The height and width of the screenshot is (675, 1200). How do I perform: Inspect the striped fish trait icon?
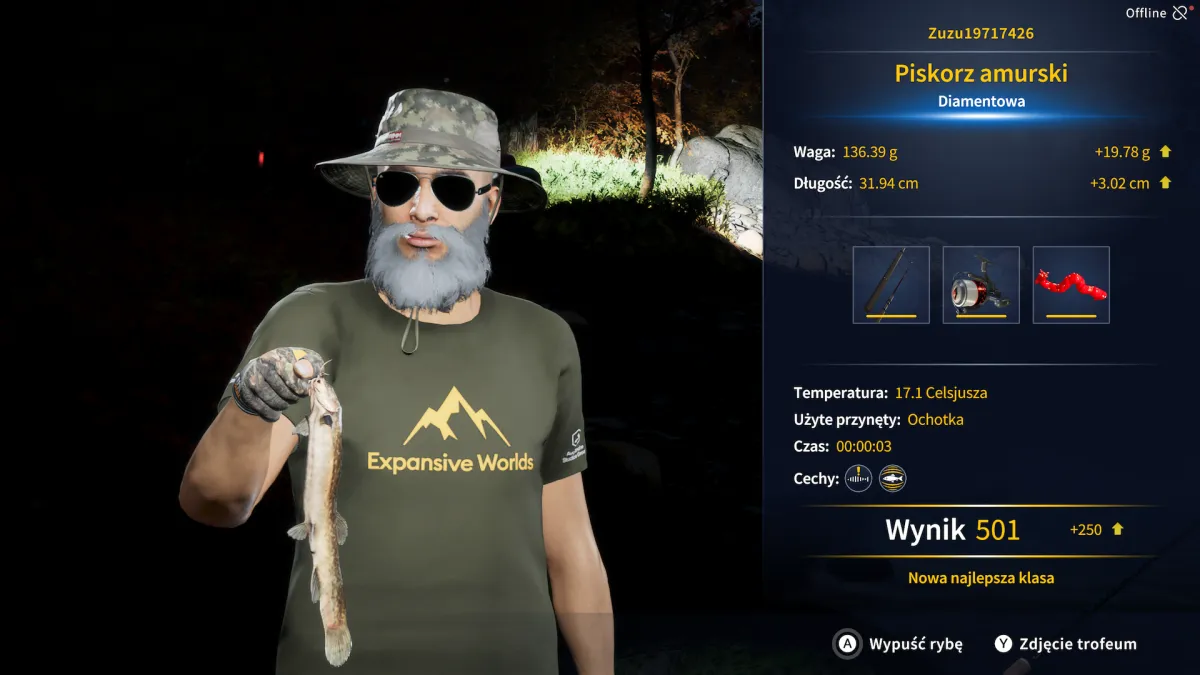[892, 479]
